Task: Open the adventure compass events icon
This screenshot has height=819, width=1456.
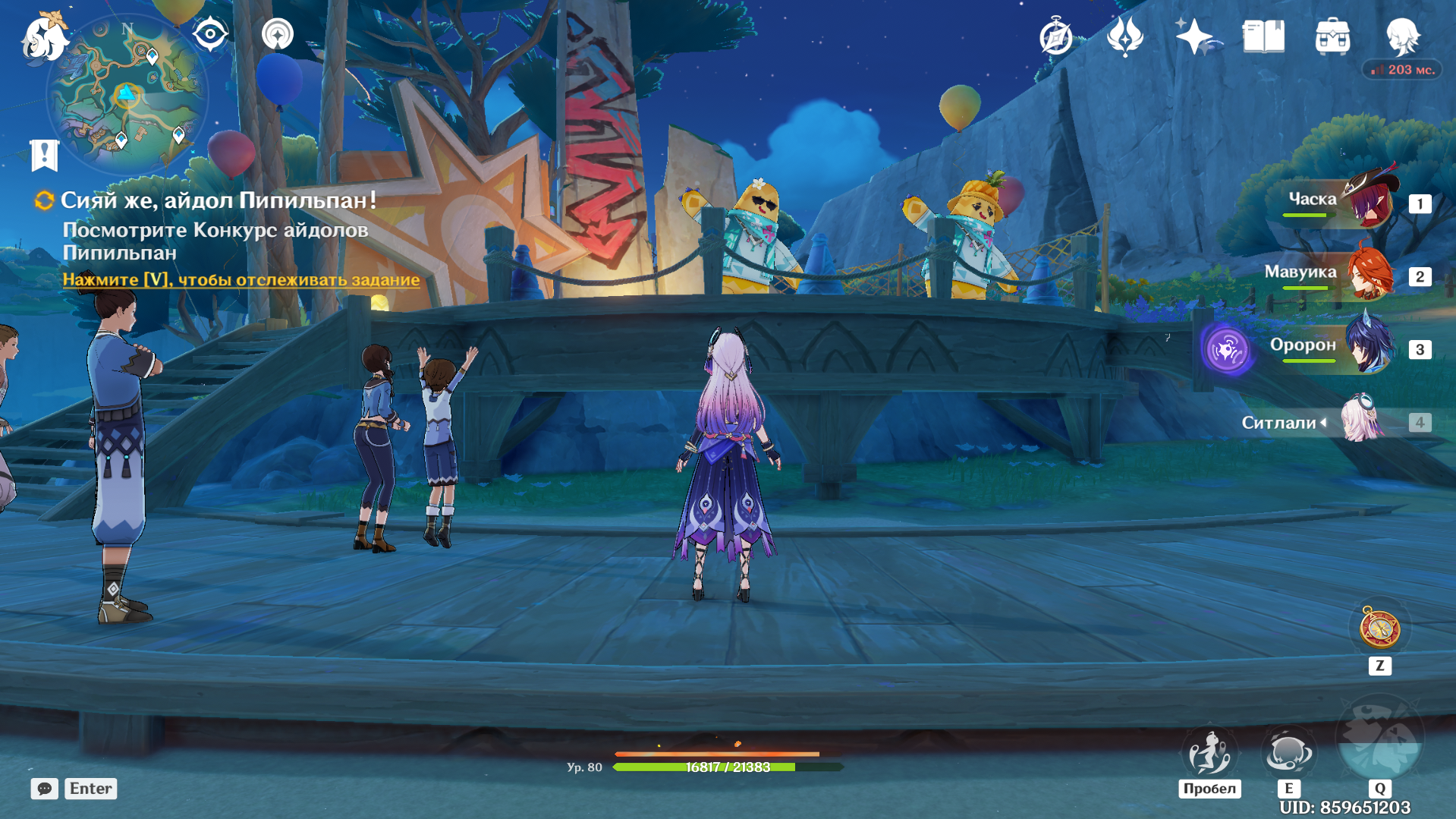Action: [1055, 36]
